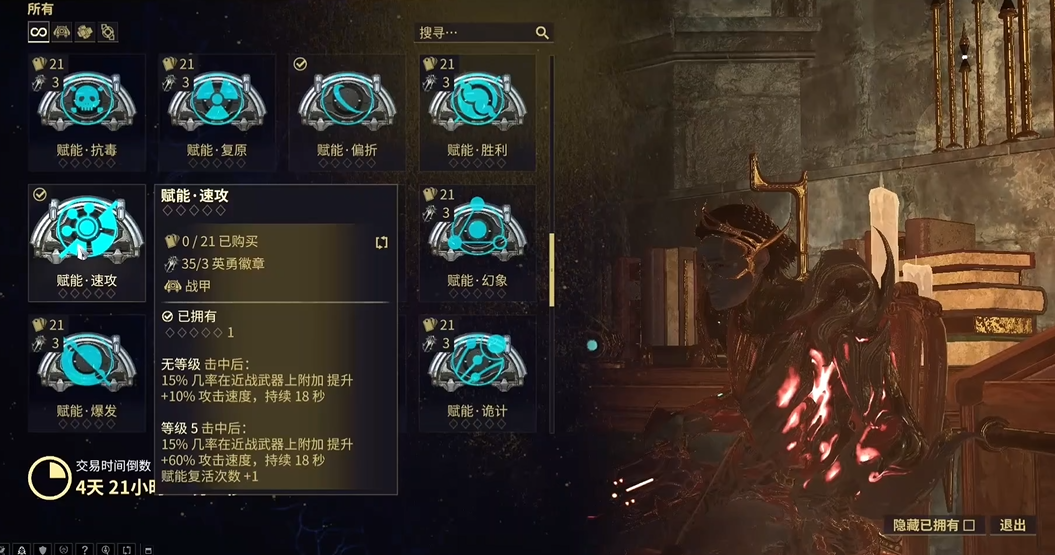Click the 搜寻 search field
Screen dimensions: 1055x555
[x=472, y=33]
